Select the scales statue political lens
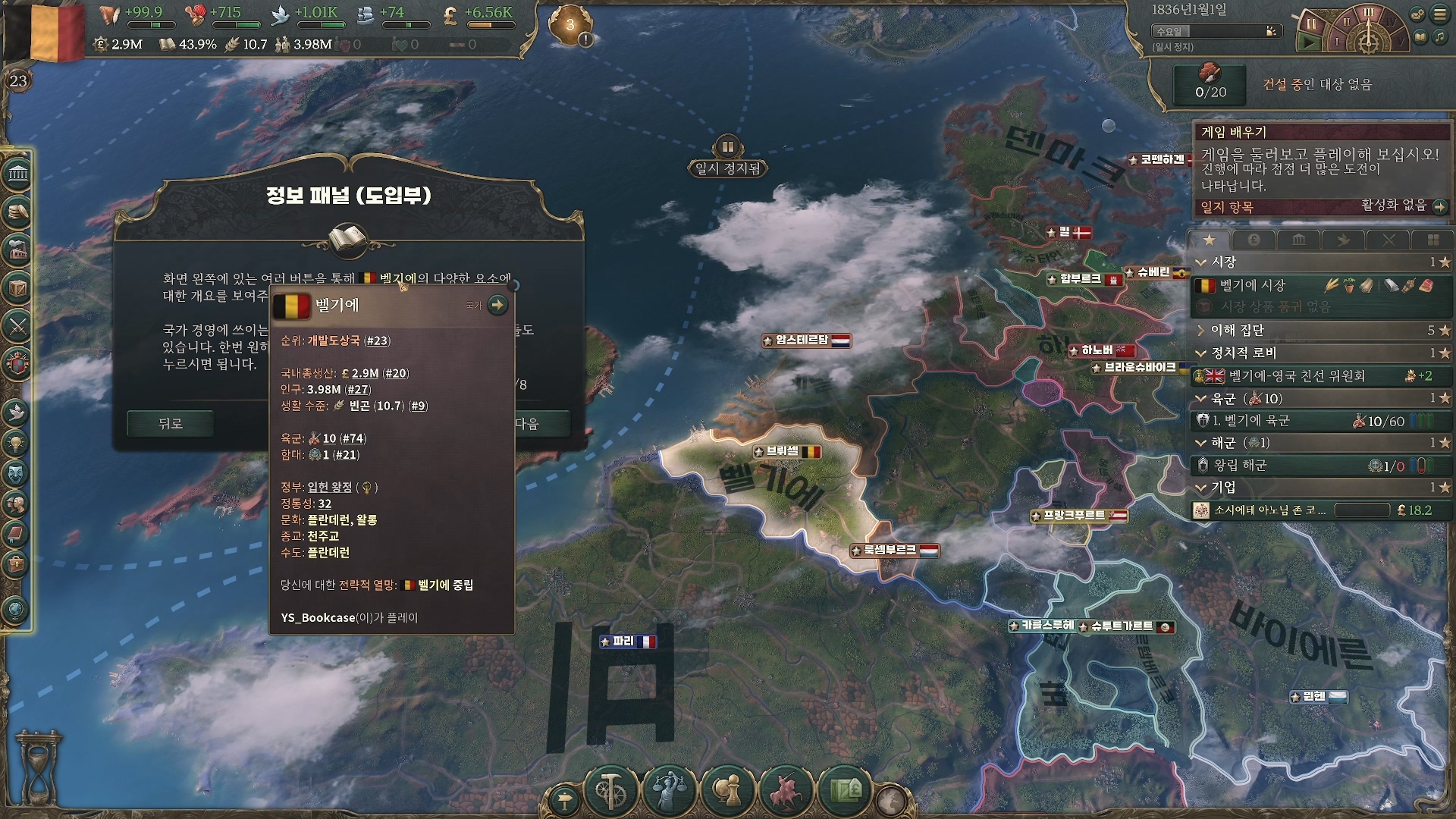 coord(669,791)
